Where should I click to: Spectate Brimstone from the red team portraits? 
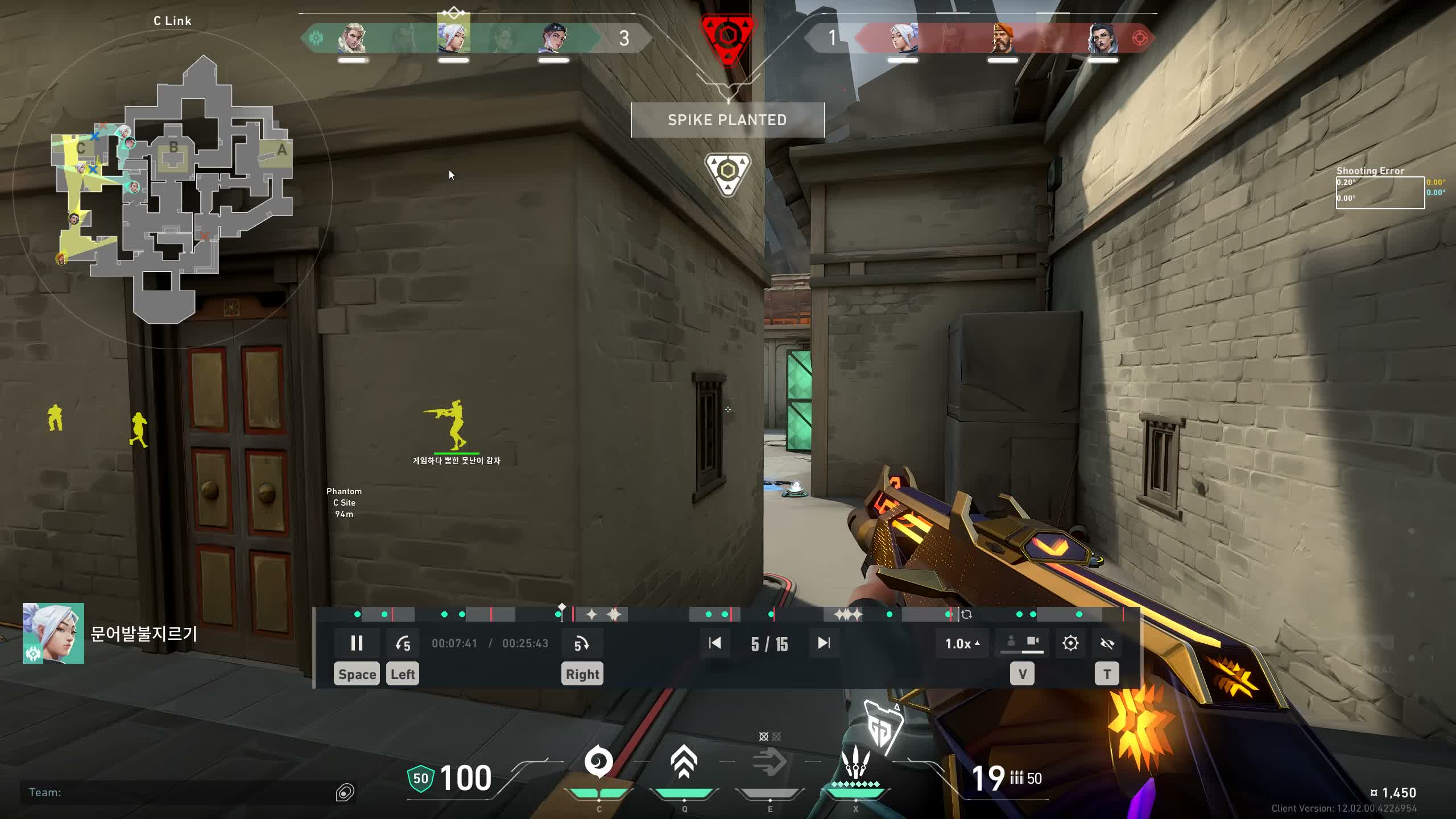coord(1003,39)
